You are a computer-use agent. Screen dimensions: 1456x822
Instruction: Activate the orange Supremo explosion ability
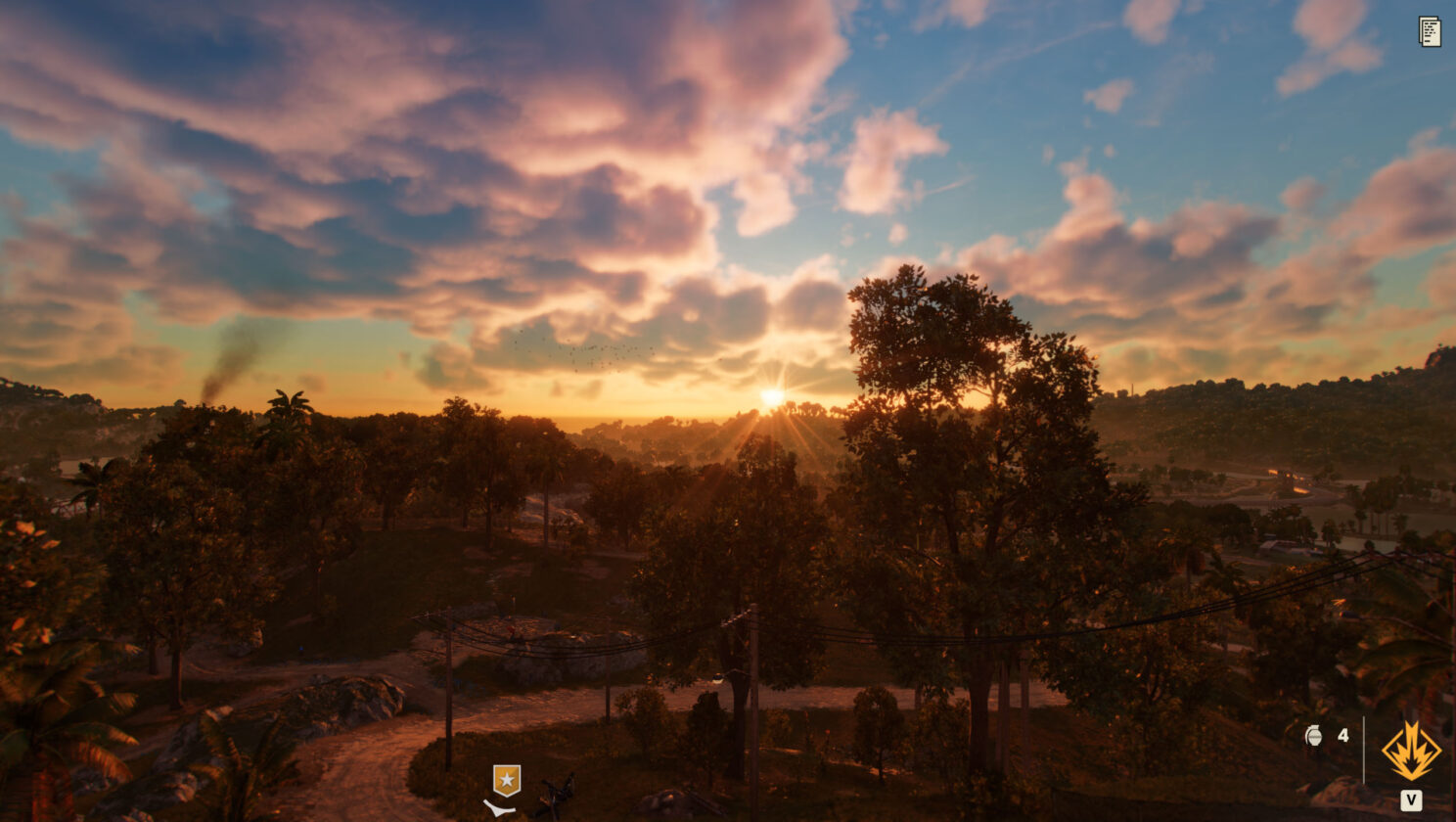point(1410,752)
